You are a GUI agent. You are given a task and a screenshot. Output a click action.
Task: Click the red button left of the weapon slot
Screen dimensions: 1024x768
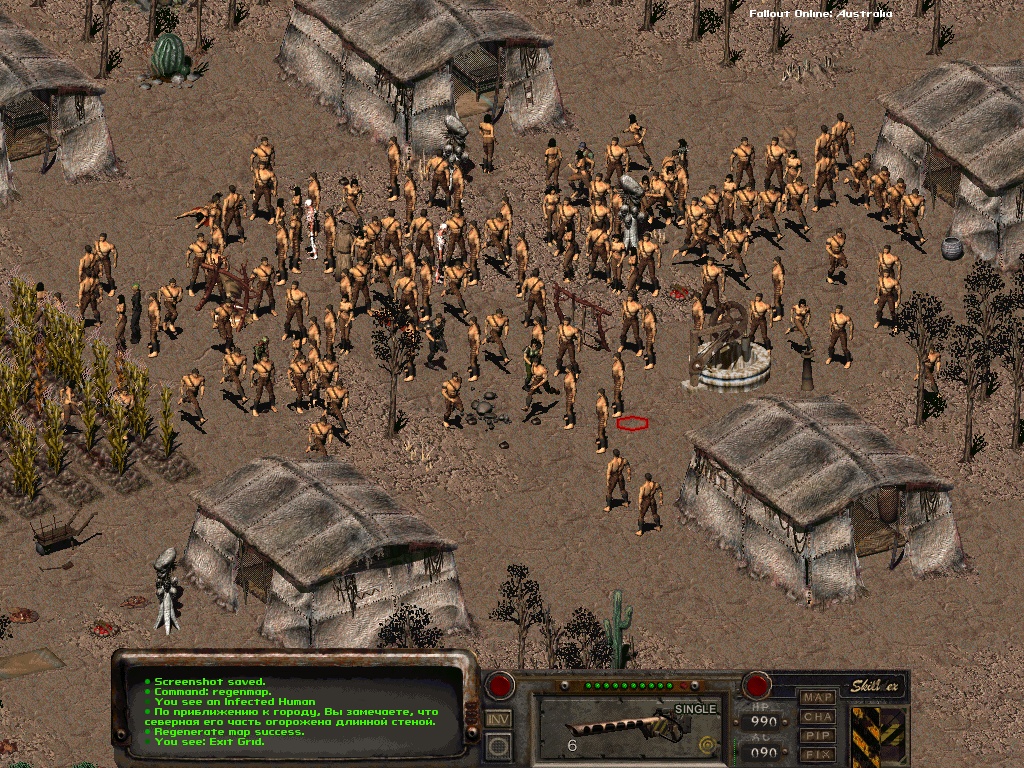(499, 686)
